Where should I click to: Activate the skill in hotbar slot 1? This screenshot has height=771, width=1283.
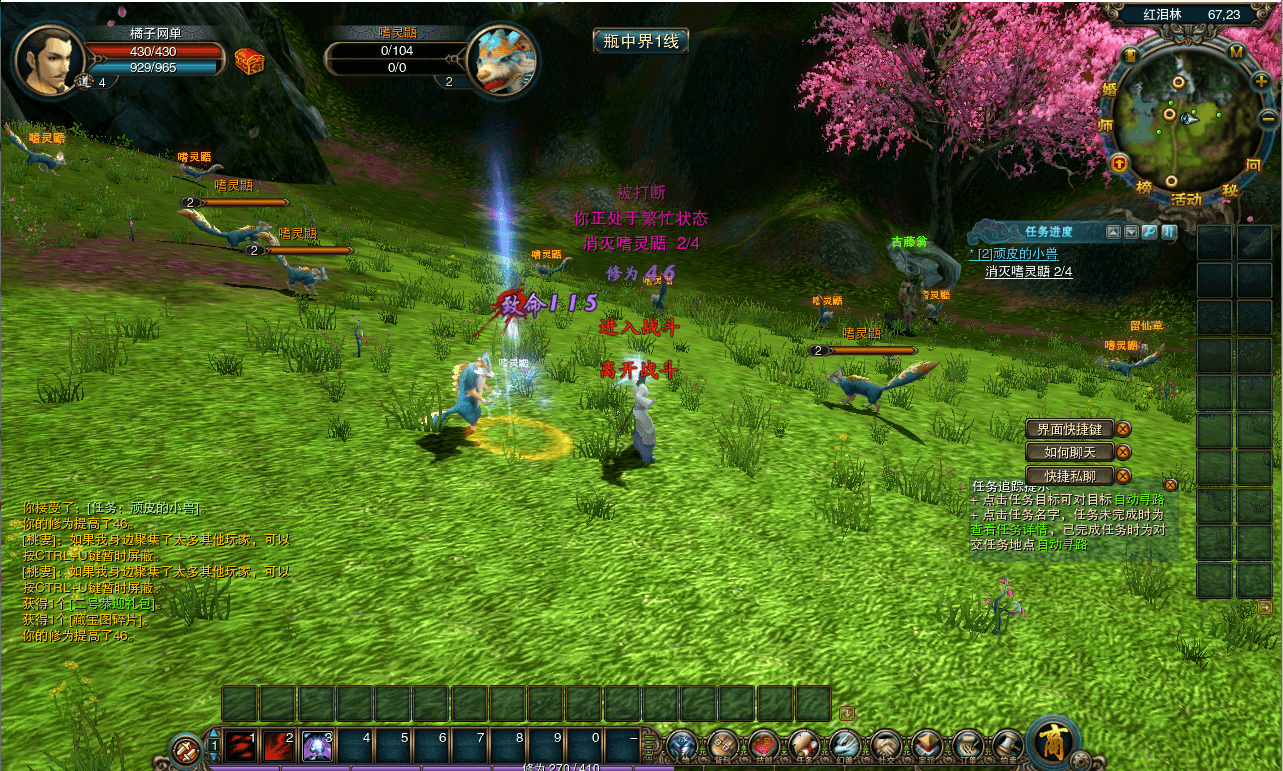(241, 746)
